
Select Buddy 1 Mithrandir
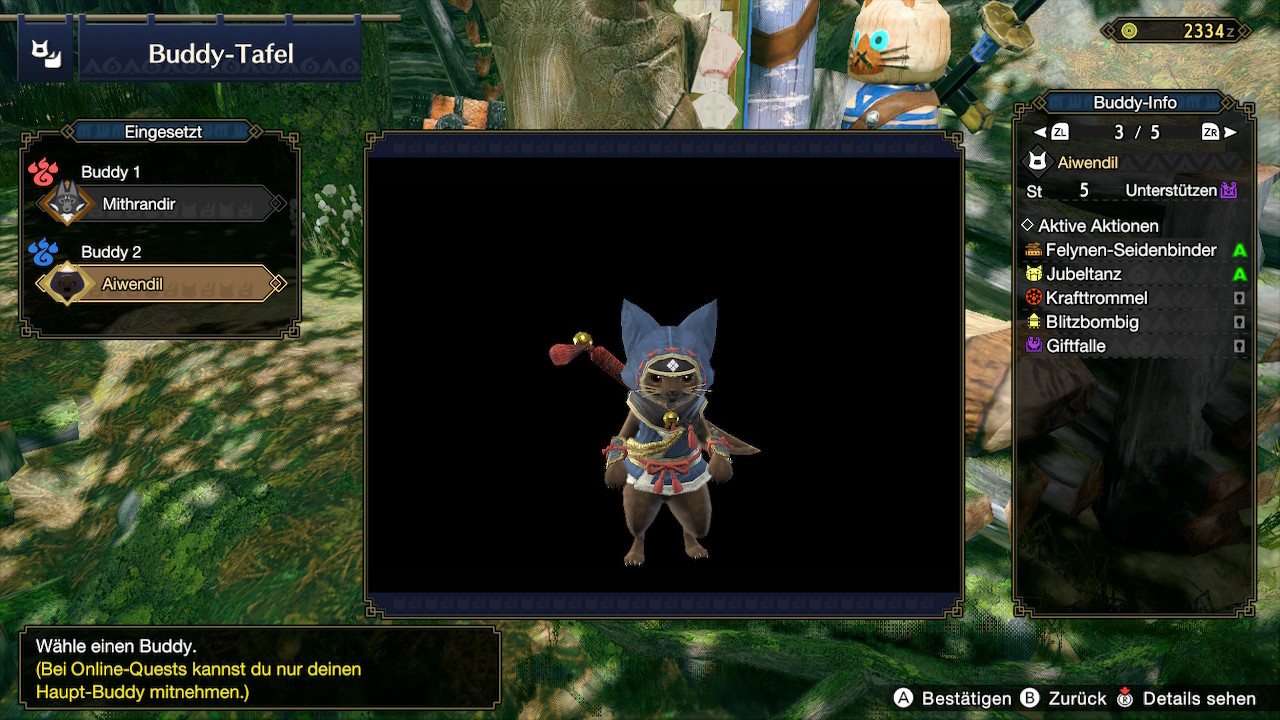point(160,204)
